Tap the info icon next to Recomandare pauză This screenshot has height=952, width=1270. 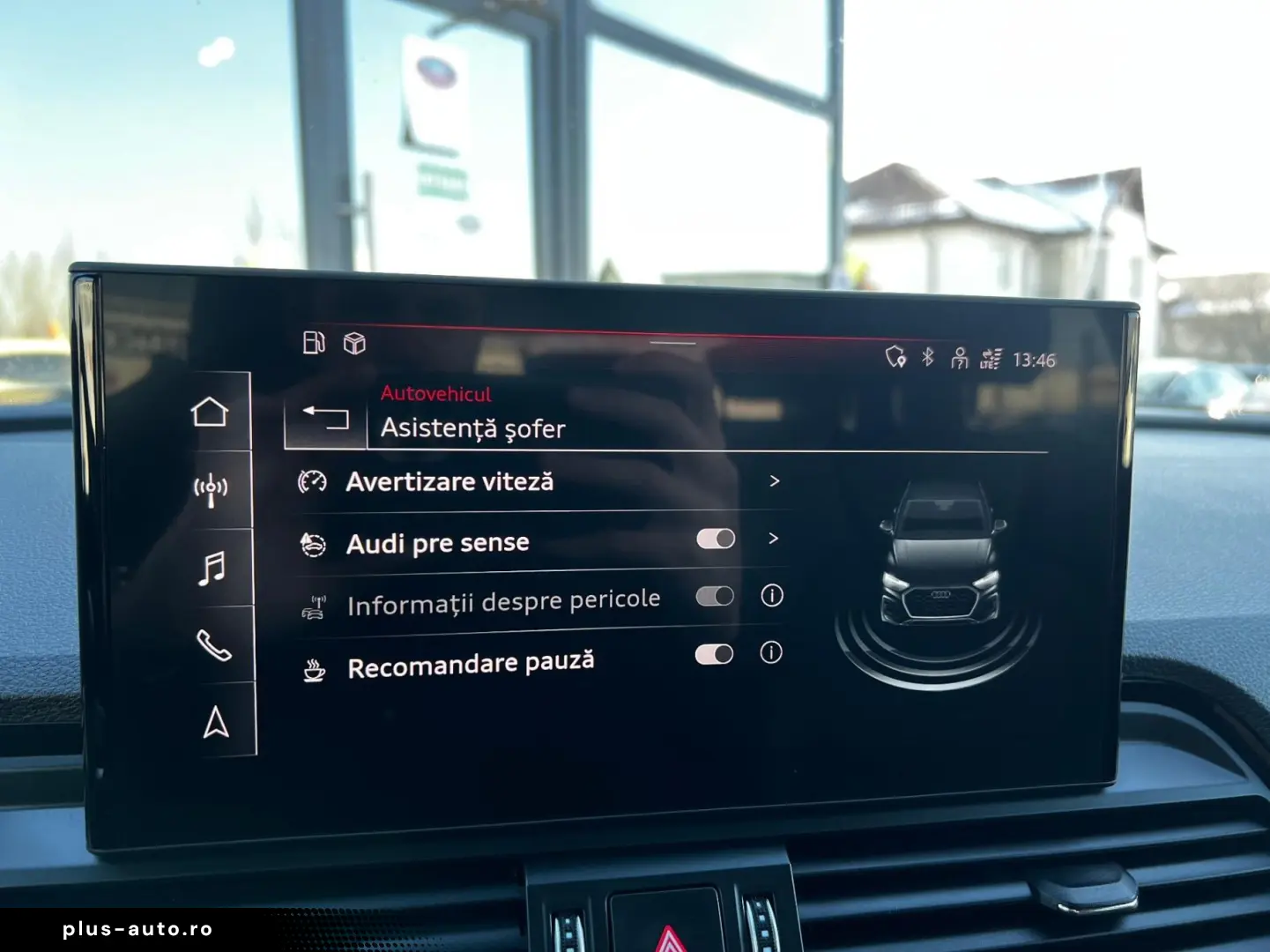[x=771, y=652]
